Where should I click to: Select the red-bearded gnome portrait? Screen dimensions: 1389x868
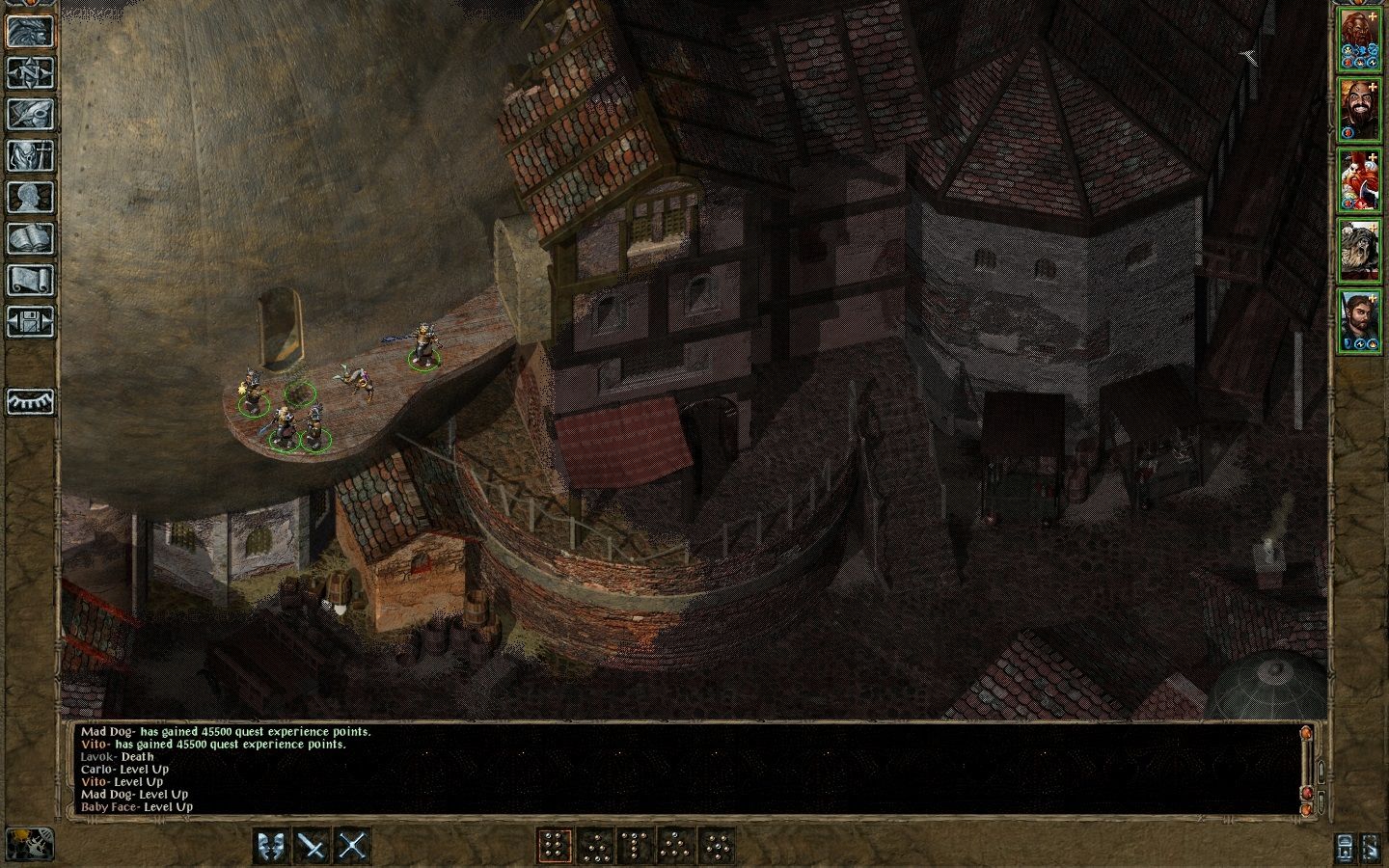pyautogui.click(x=1359, y=179)
